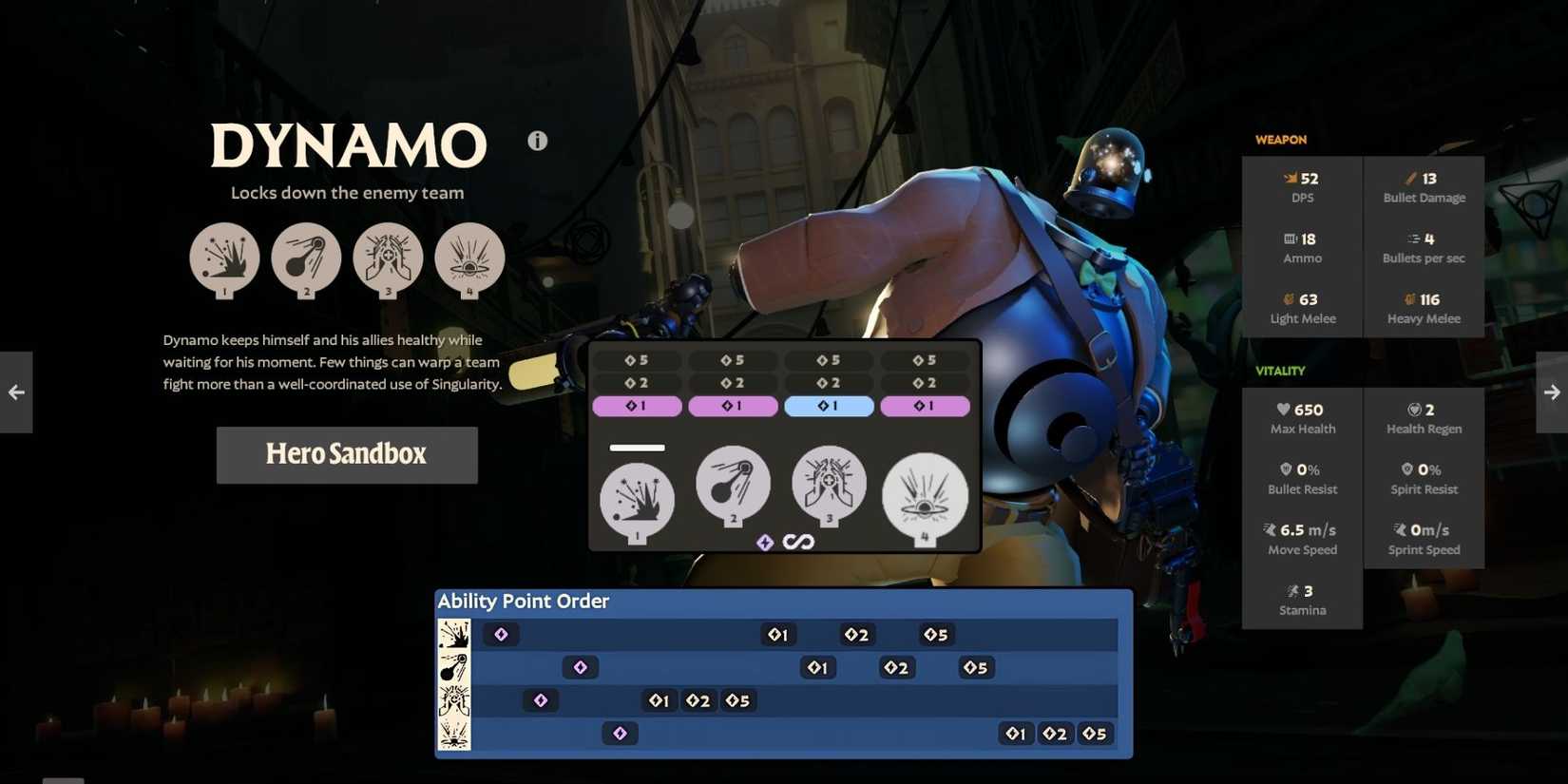Select the VITALITY section header
Image resolution: width=1568 pixels, height=784 pixels.
coord(1280,371)
